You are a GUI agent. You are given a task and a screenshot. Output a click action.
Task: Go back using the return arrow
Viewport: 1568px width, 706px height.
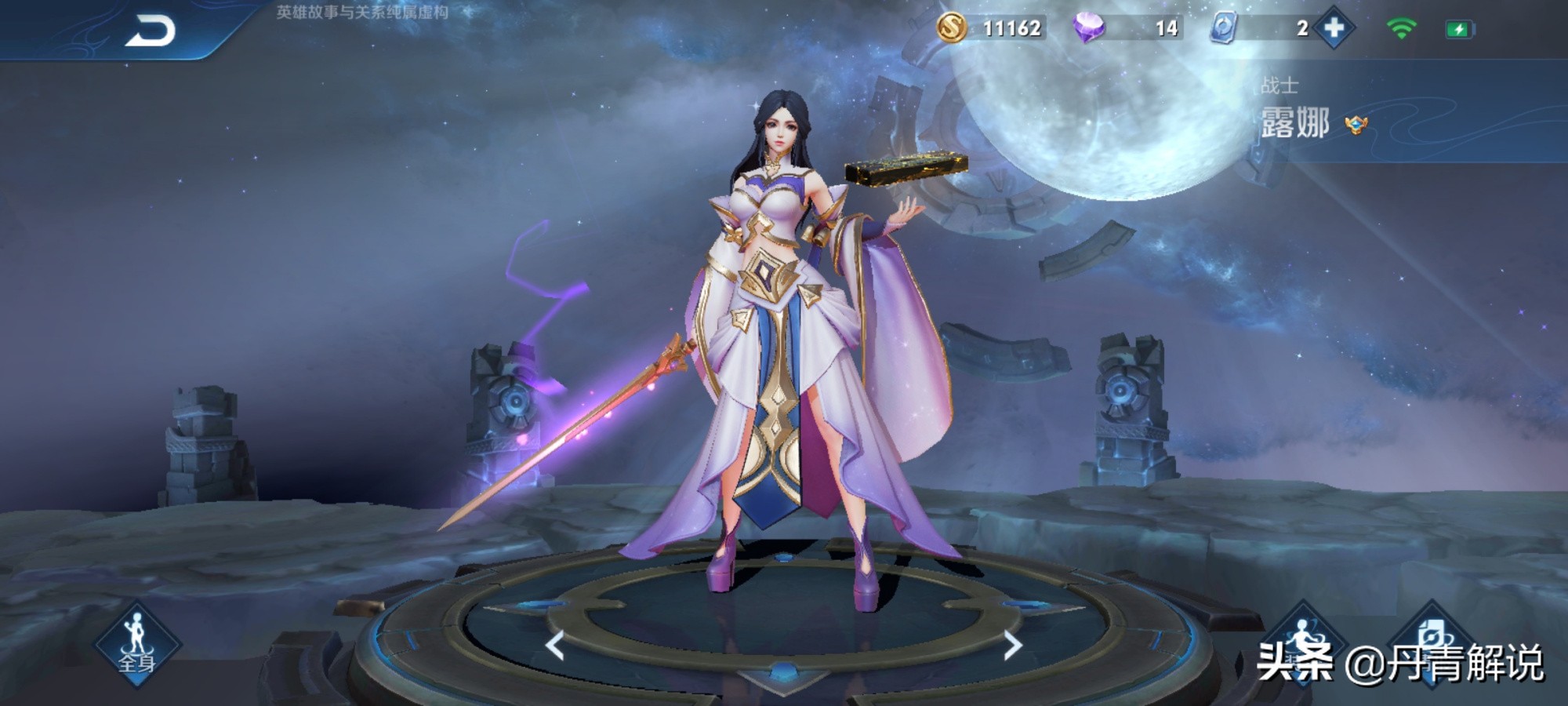pos(150,31)
